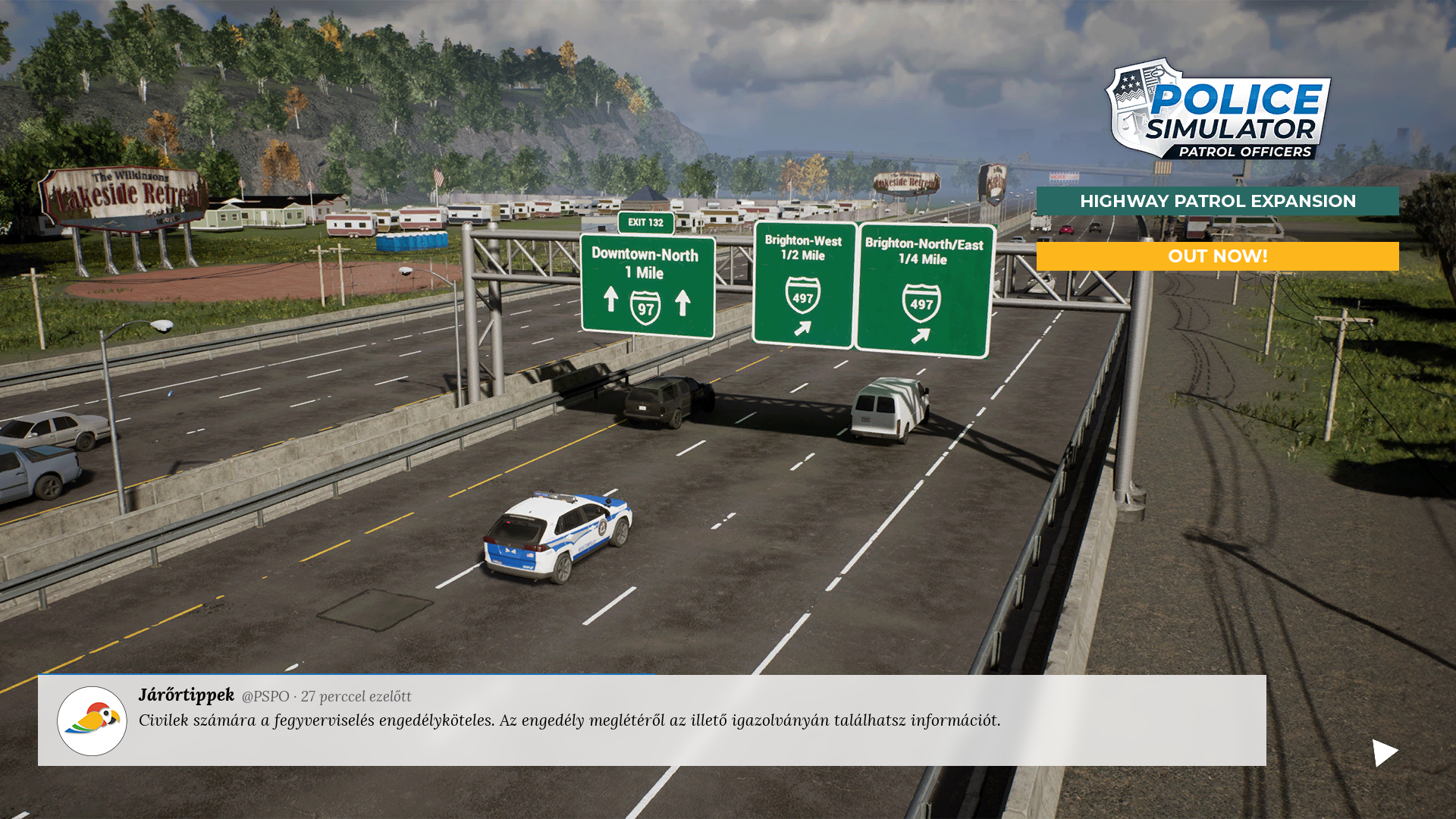Screen dimensions: 1456x819
Task: Click the white continue arrow
Action: [1384, 753]
